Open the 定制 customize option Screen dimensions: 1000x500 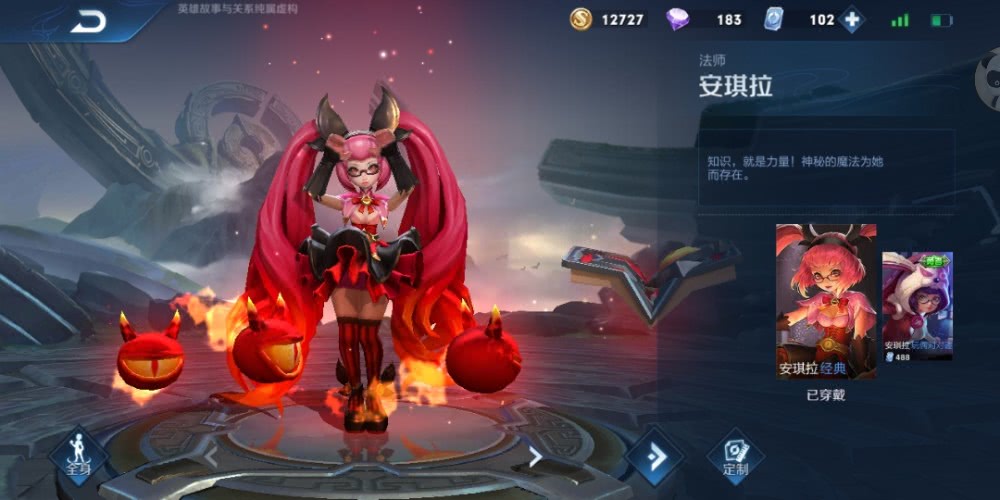pos(735,456)
